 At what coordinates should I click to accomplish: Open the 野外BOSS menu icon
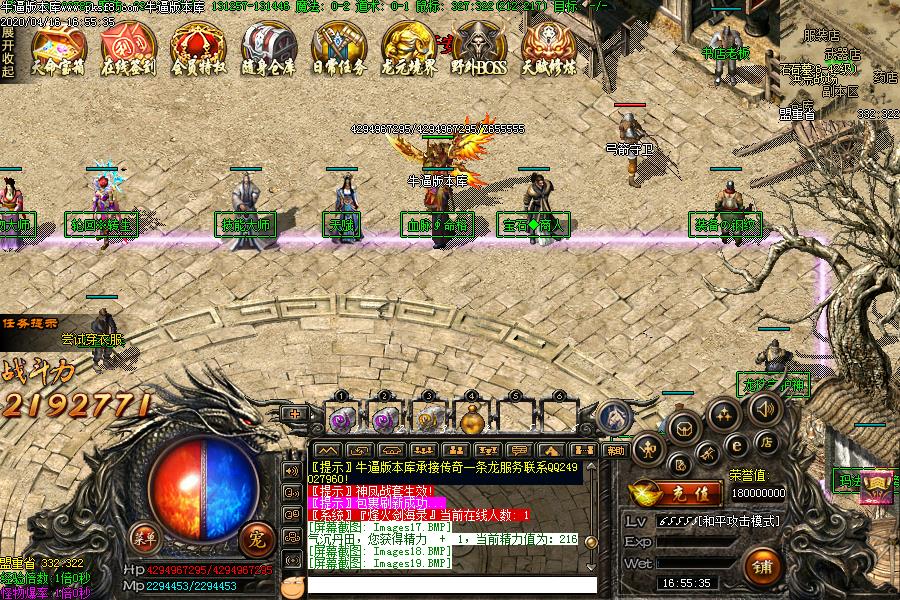pos(477,48)
